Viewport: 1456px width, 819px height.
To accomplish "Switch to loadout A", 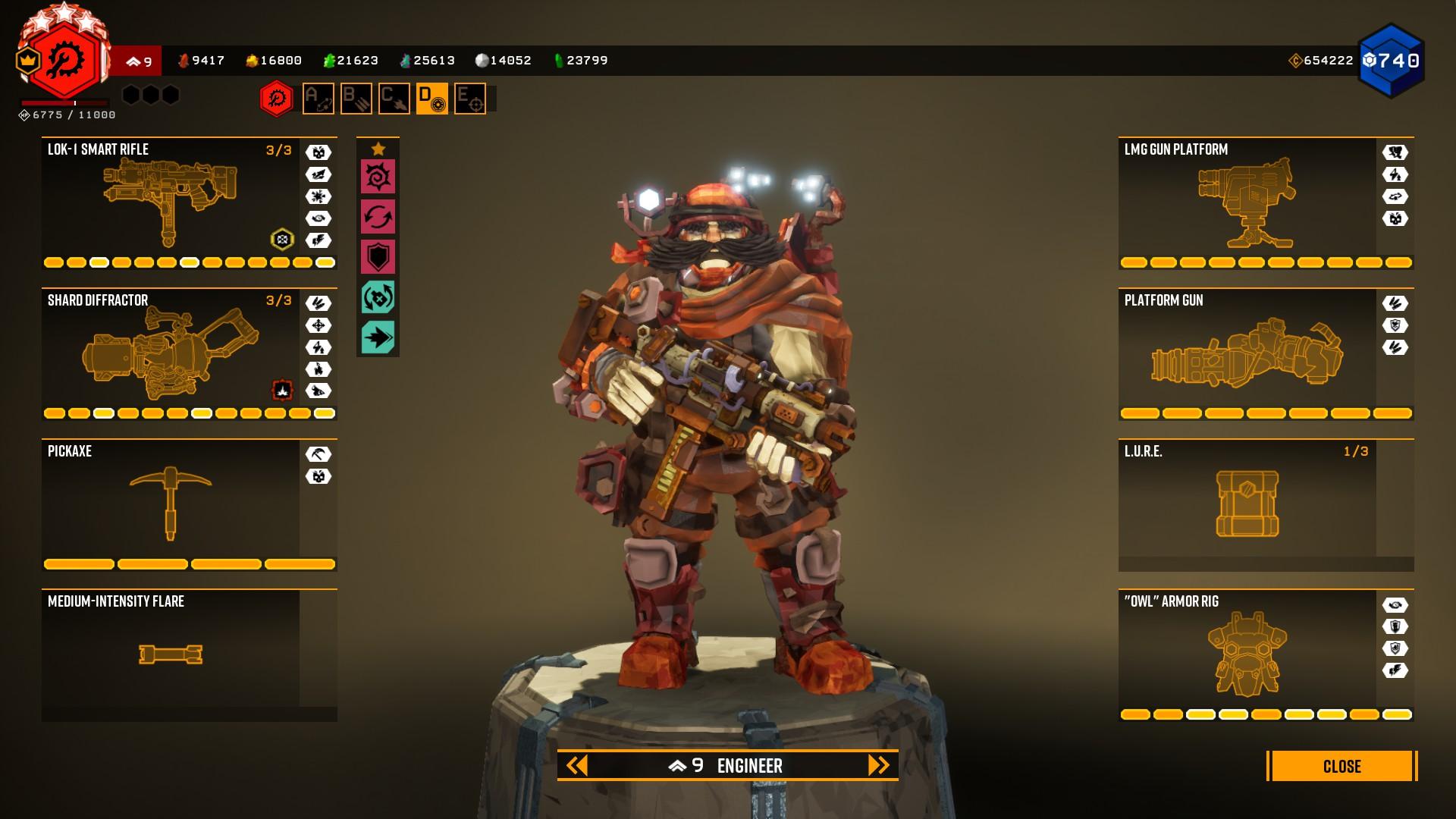I will [318, 99].
